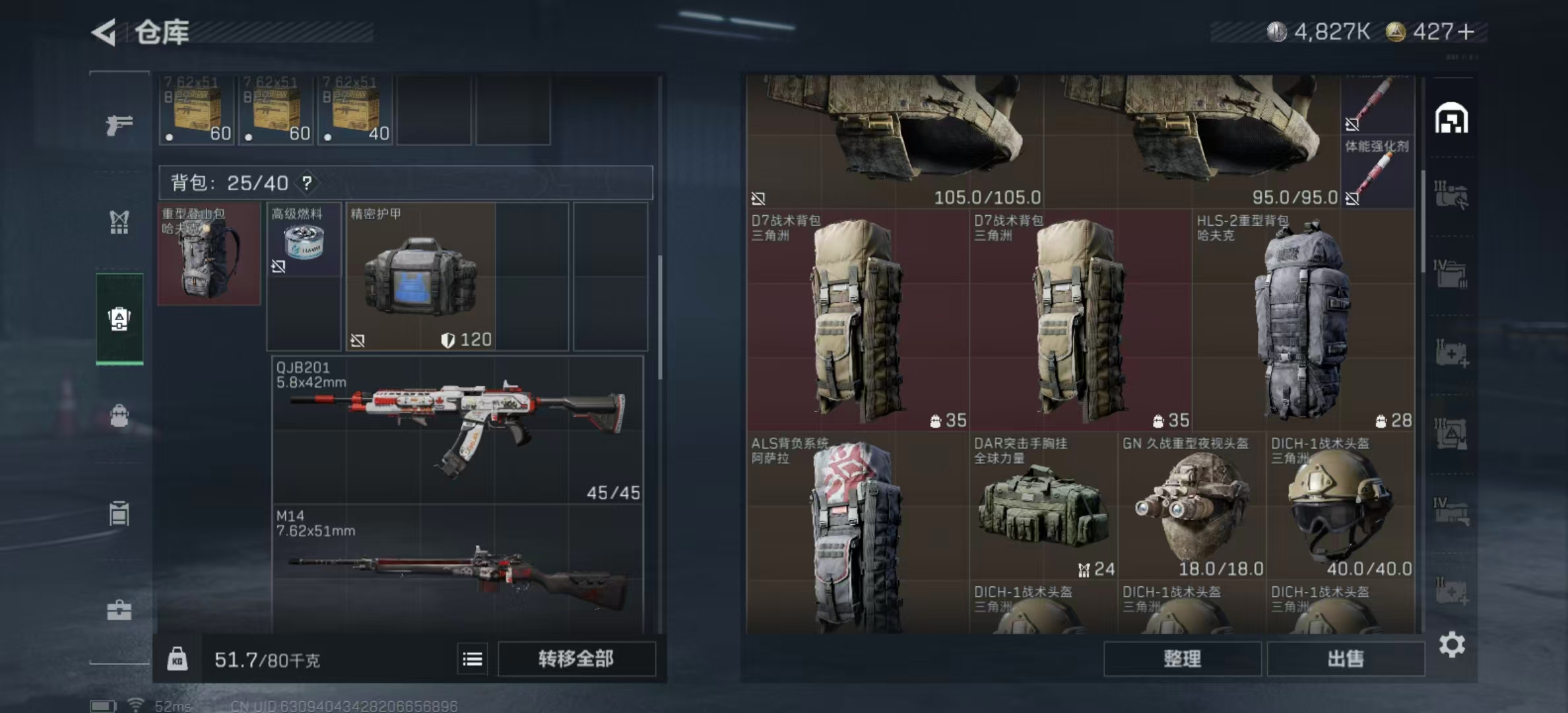Select the QJB201 rifle in backpack
The width and height of the screenshot is (1568, 713).
pyautogui.click(x=457, y=429)
